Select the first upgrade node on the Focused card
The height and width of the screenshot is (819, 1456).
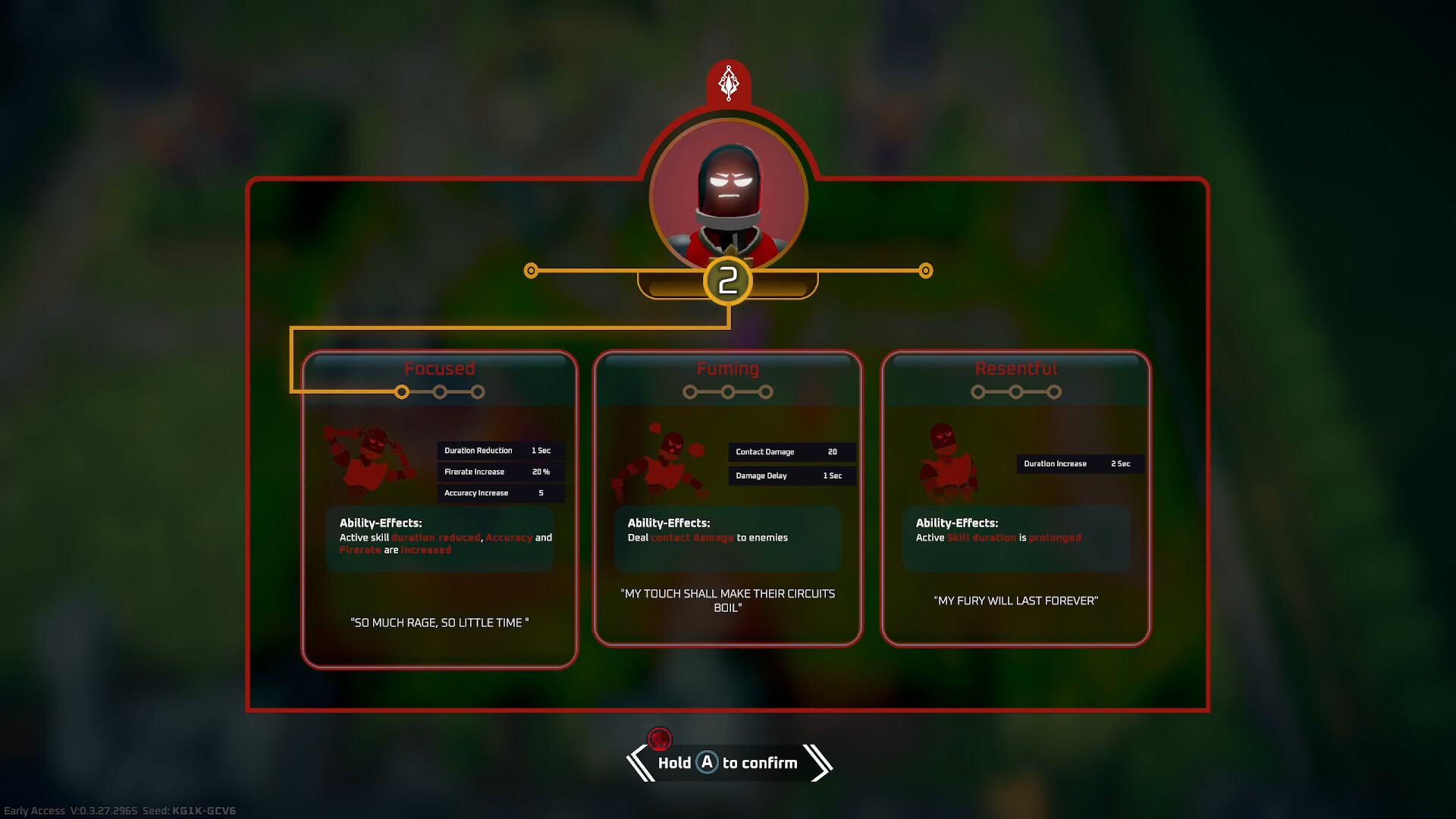(x=403, y=392)
